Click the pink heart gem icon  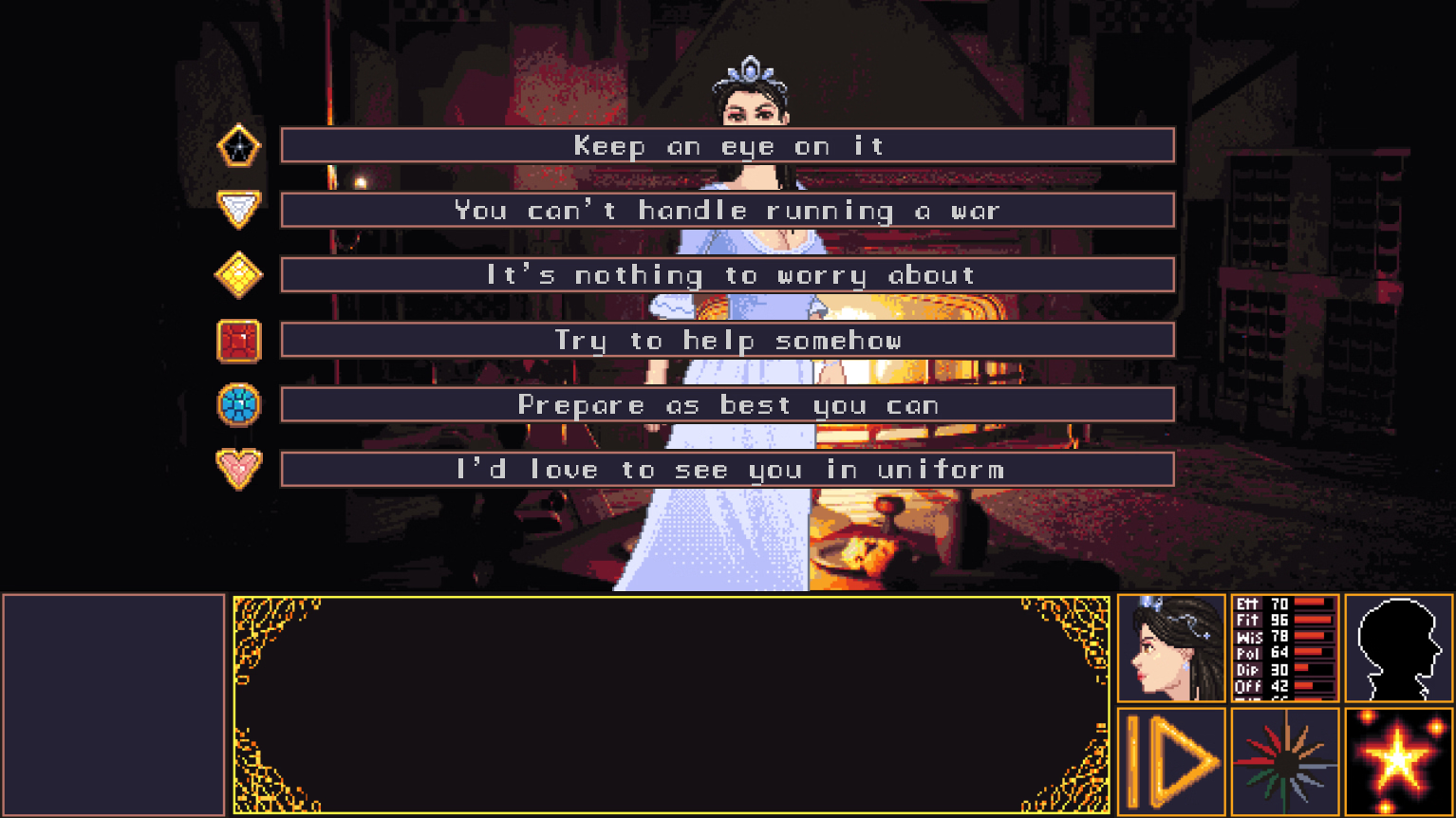pos(238,469)
